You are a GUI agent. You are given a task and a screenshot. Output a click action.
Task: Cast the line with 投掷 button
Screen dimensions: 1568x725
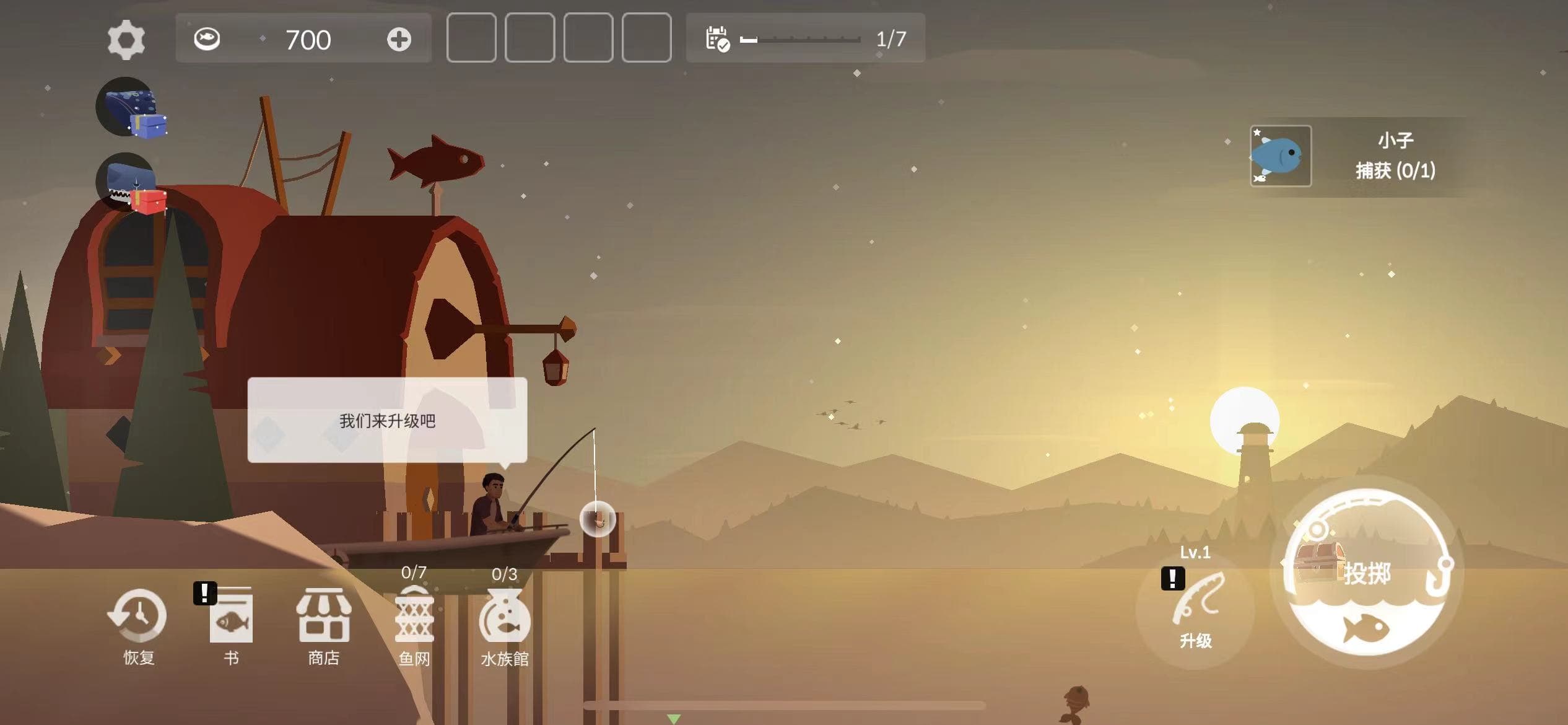1369,573
